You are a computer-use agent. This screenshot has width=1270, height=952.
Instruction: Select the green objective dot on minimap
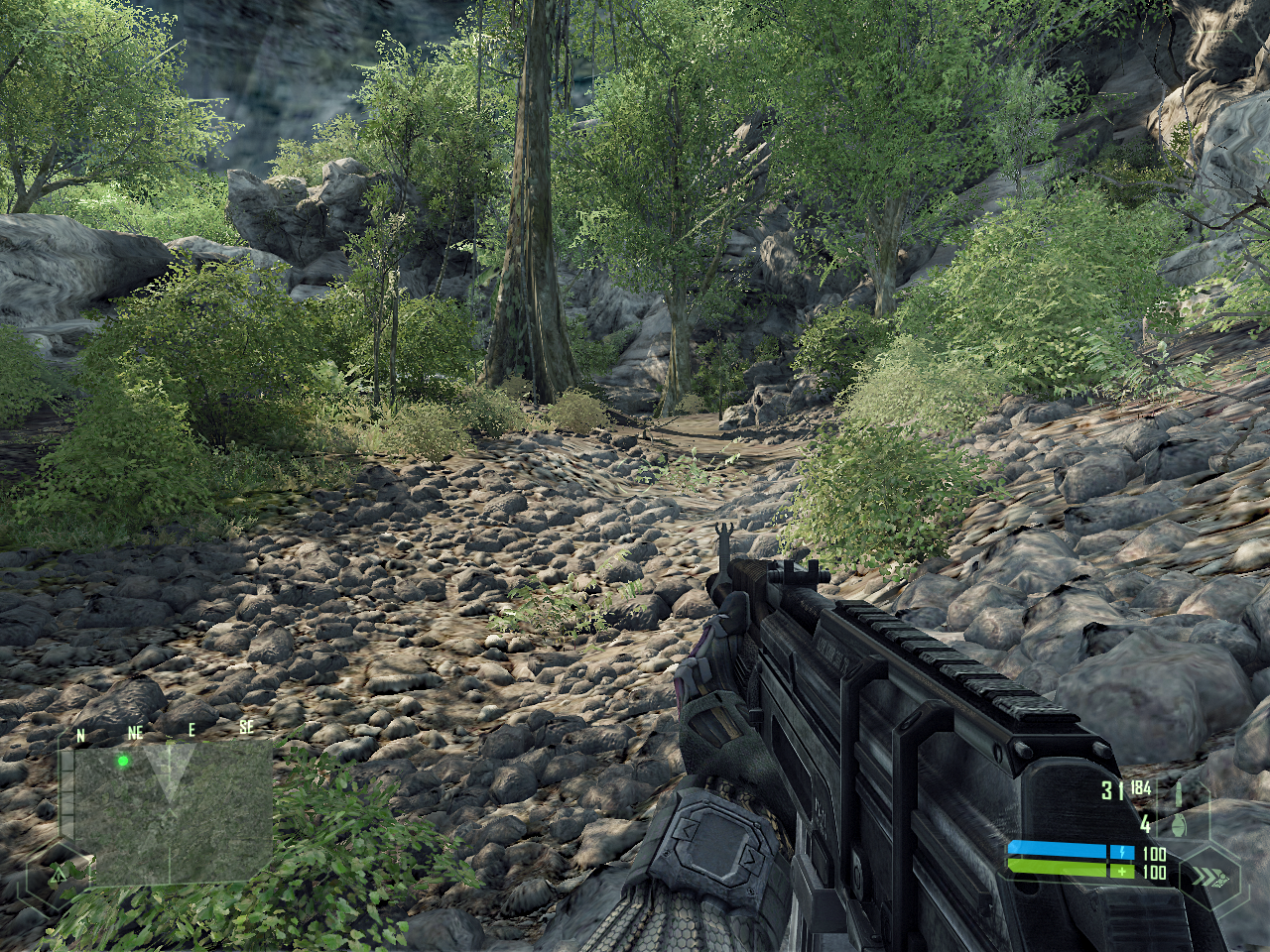tap(123, 762)
